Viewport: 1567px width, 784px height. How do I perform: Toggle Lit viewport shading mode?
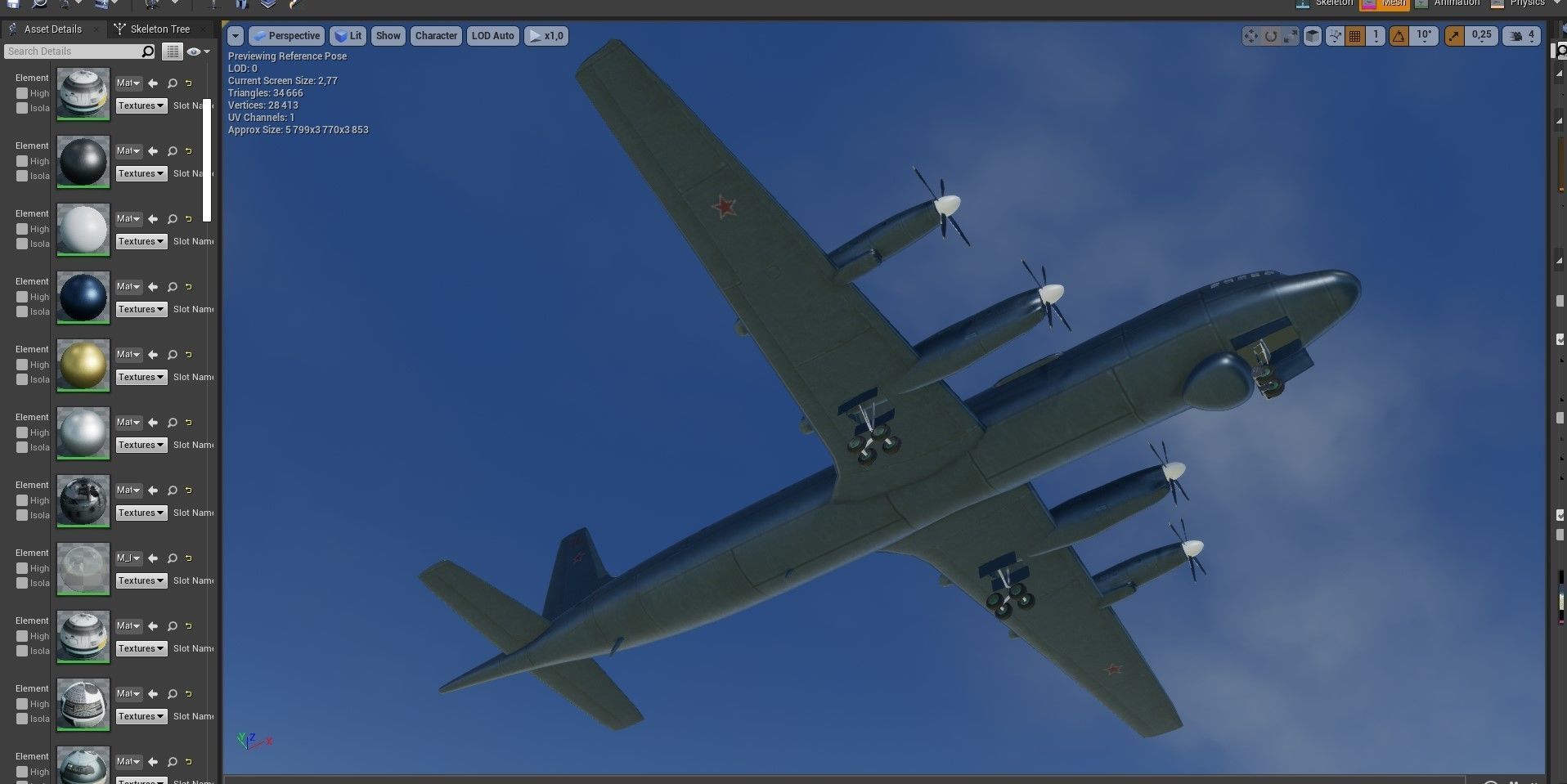pos(348,35)
